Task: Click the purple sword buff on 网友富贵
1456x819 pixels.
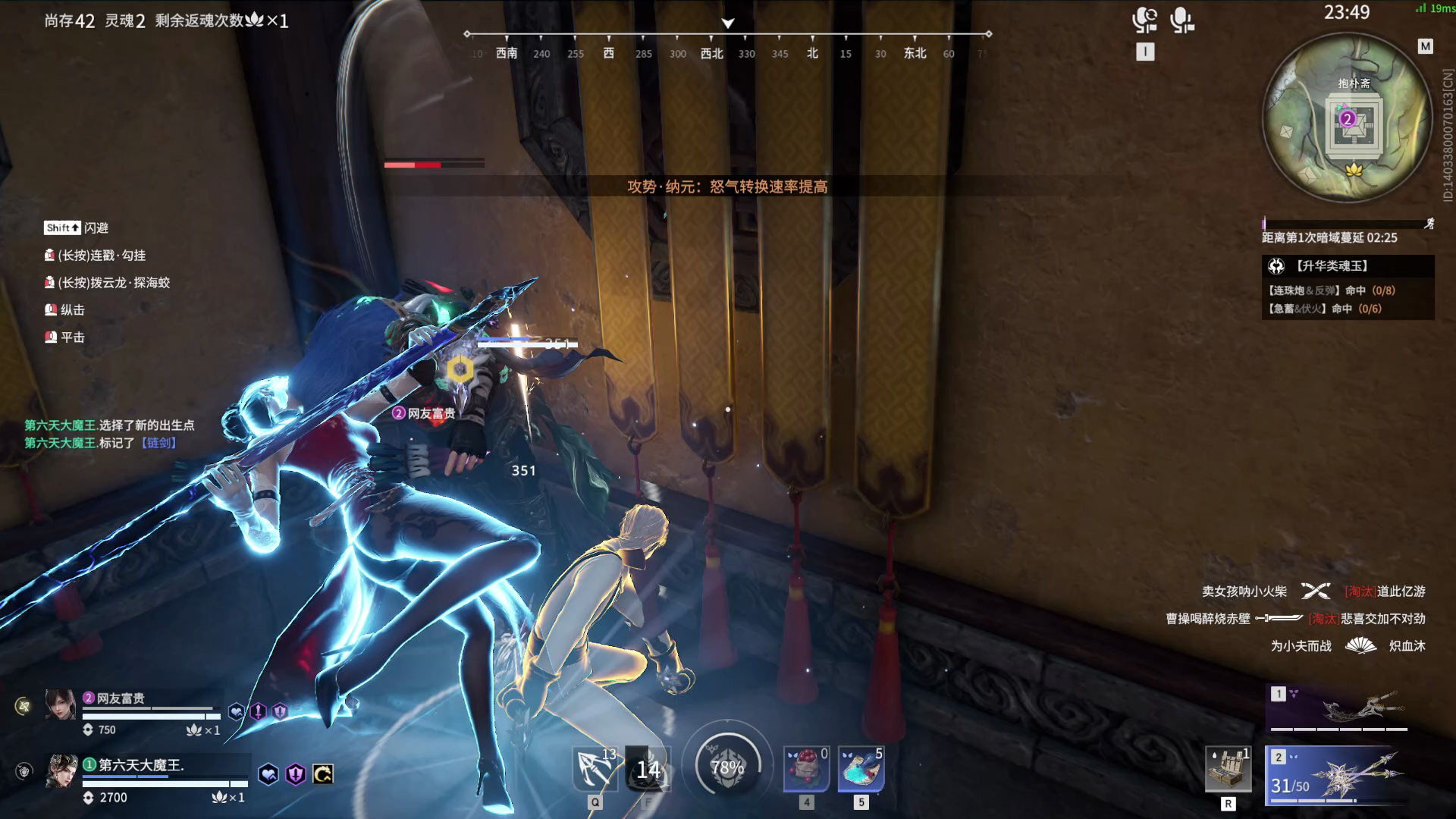Action: click(259, 711)
